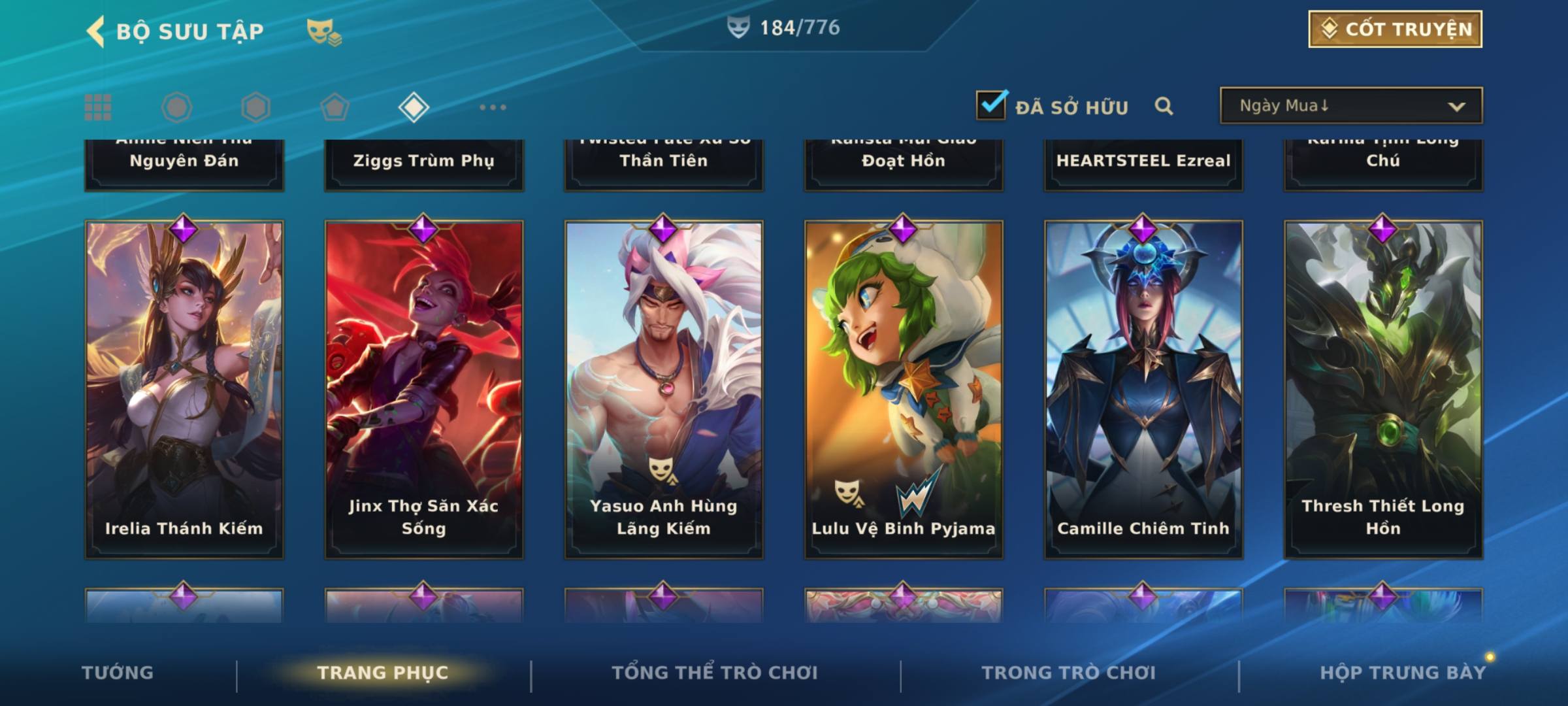Open Camille Chiêm Tinh skin card
The image size is (1568, 706).
tap(1143, 390)
